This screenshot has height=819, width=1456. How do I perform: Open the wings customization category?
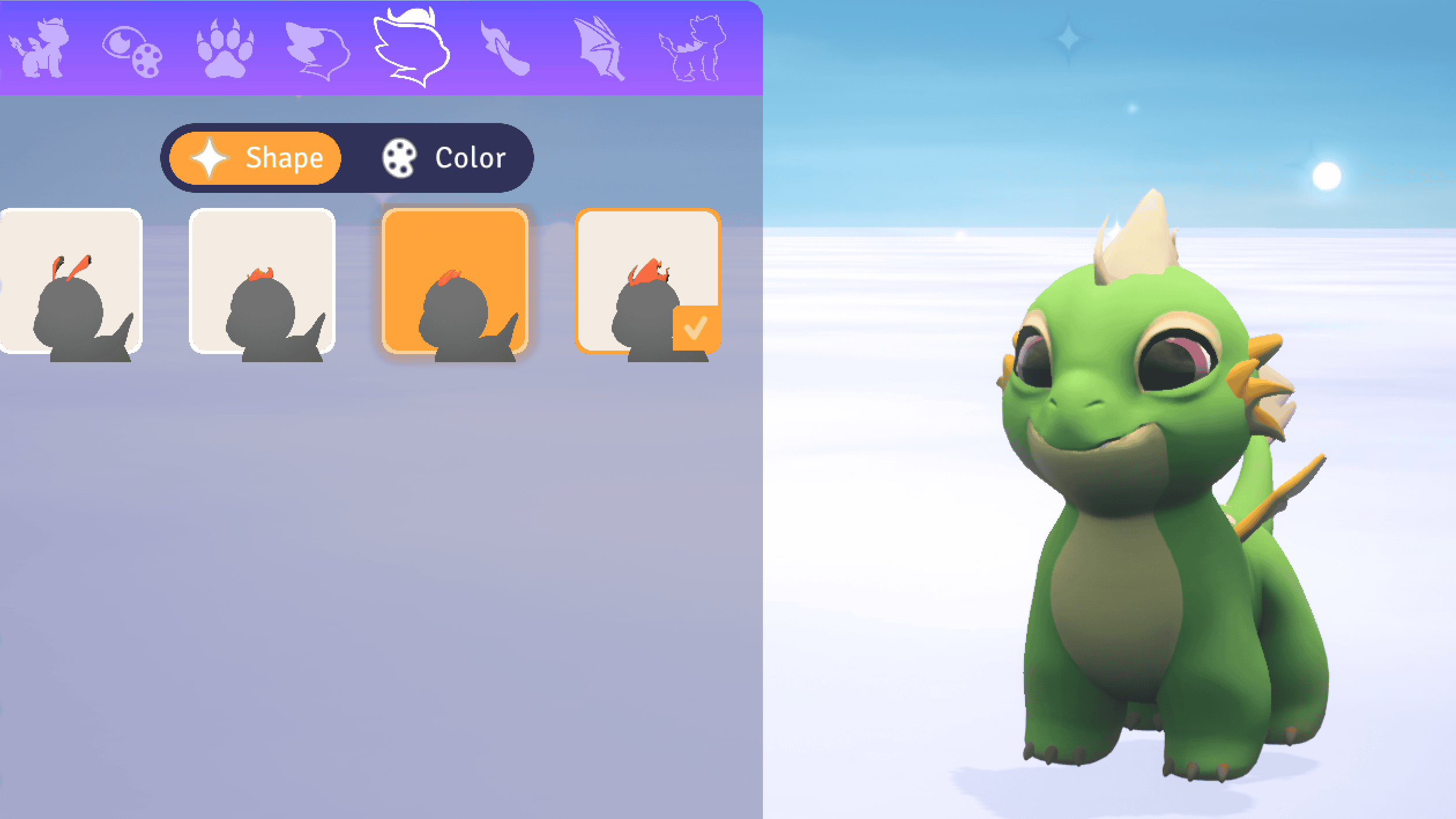tap(599, 46)
